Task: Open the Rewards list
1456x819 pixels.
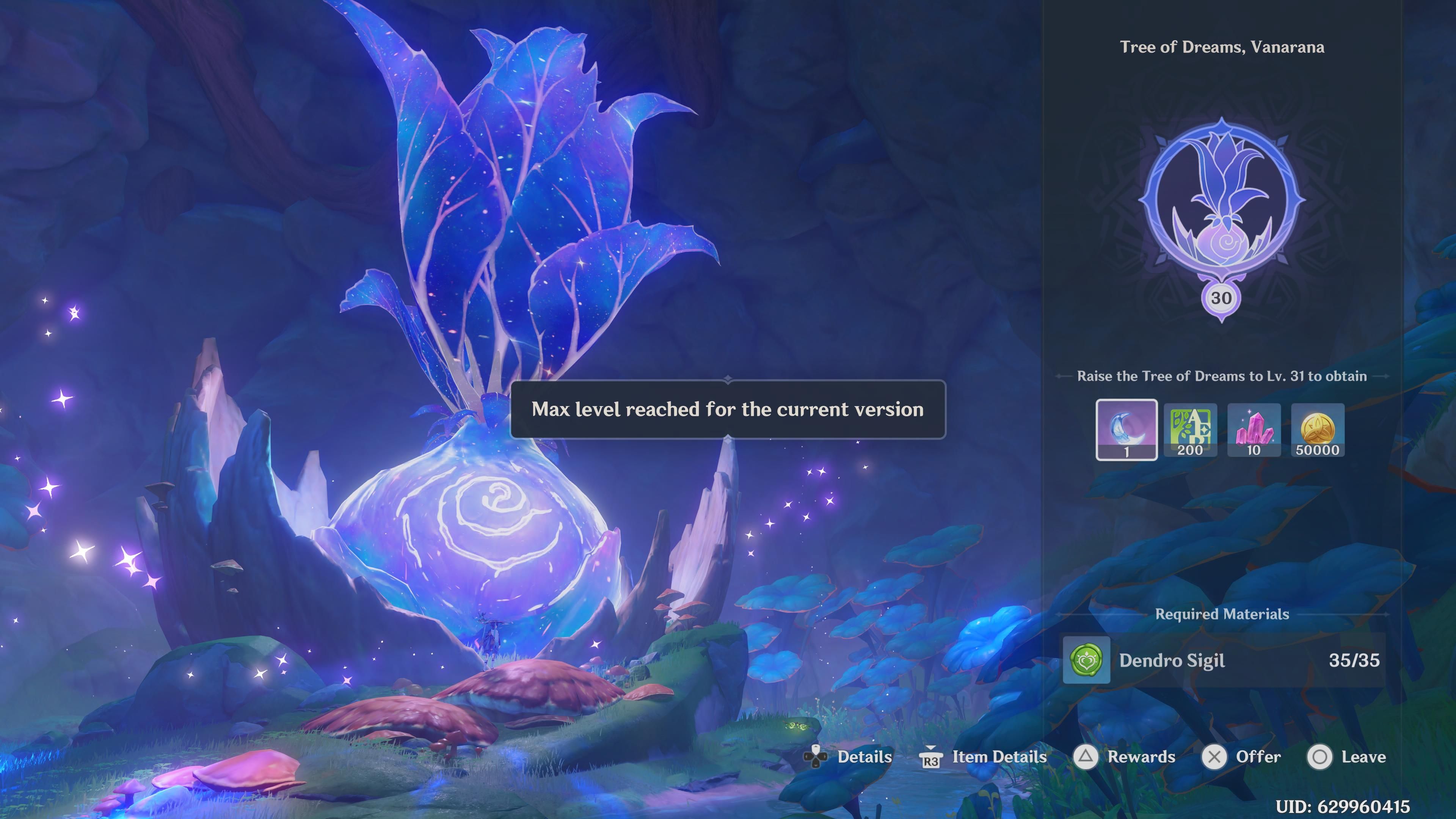Action: 1125,757
